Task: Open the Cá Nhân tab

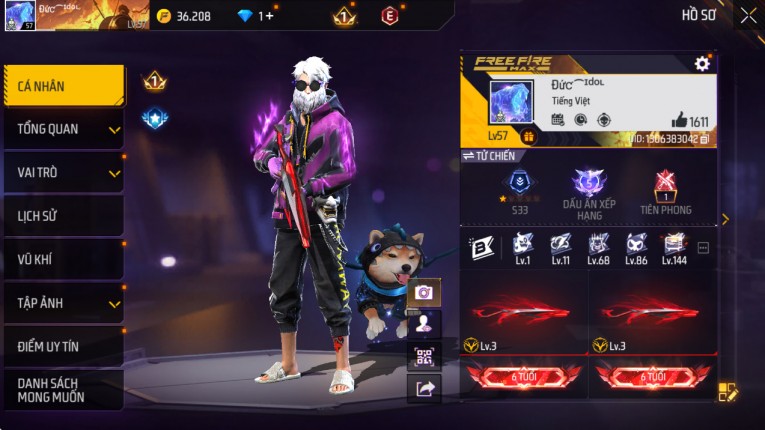Action: click(x=64, y=86)
